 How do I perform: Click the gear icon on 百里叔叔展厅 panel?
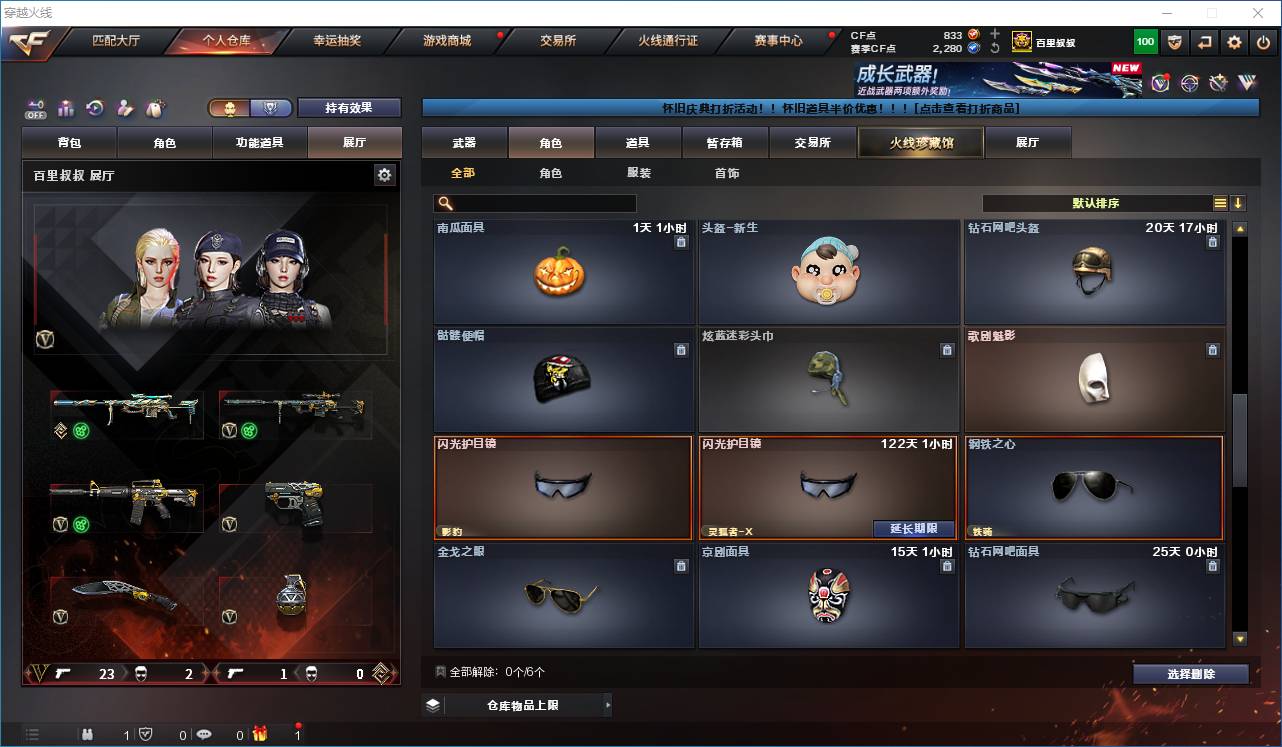[385, 174]
